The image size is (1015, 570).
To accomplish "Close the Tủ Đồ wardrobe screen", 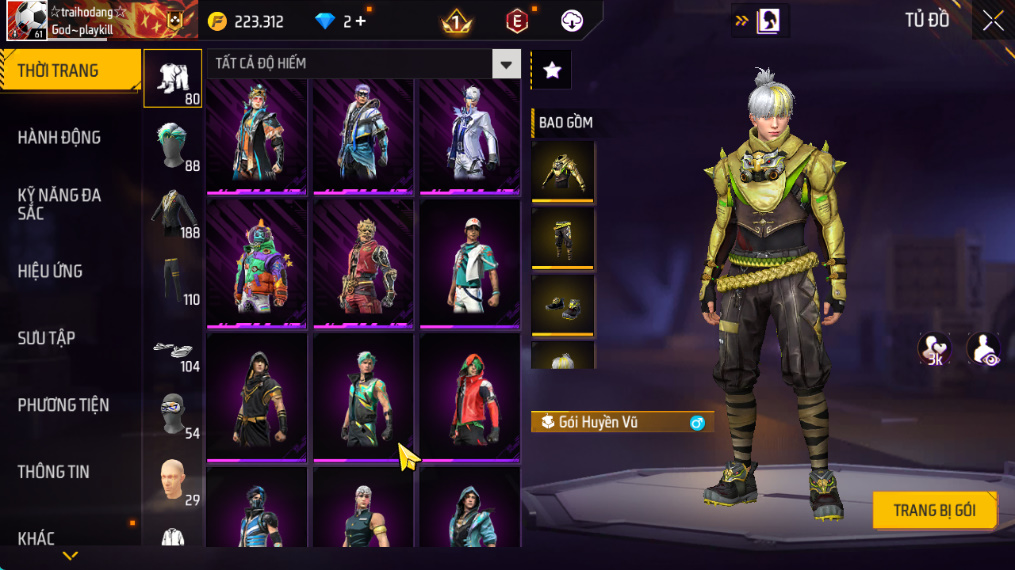I will pyautogui.click(x=992, y=21).
